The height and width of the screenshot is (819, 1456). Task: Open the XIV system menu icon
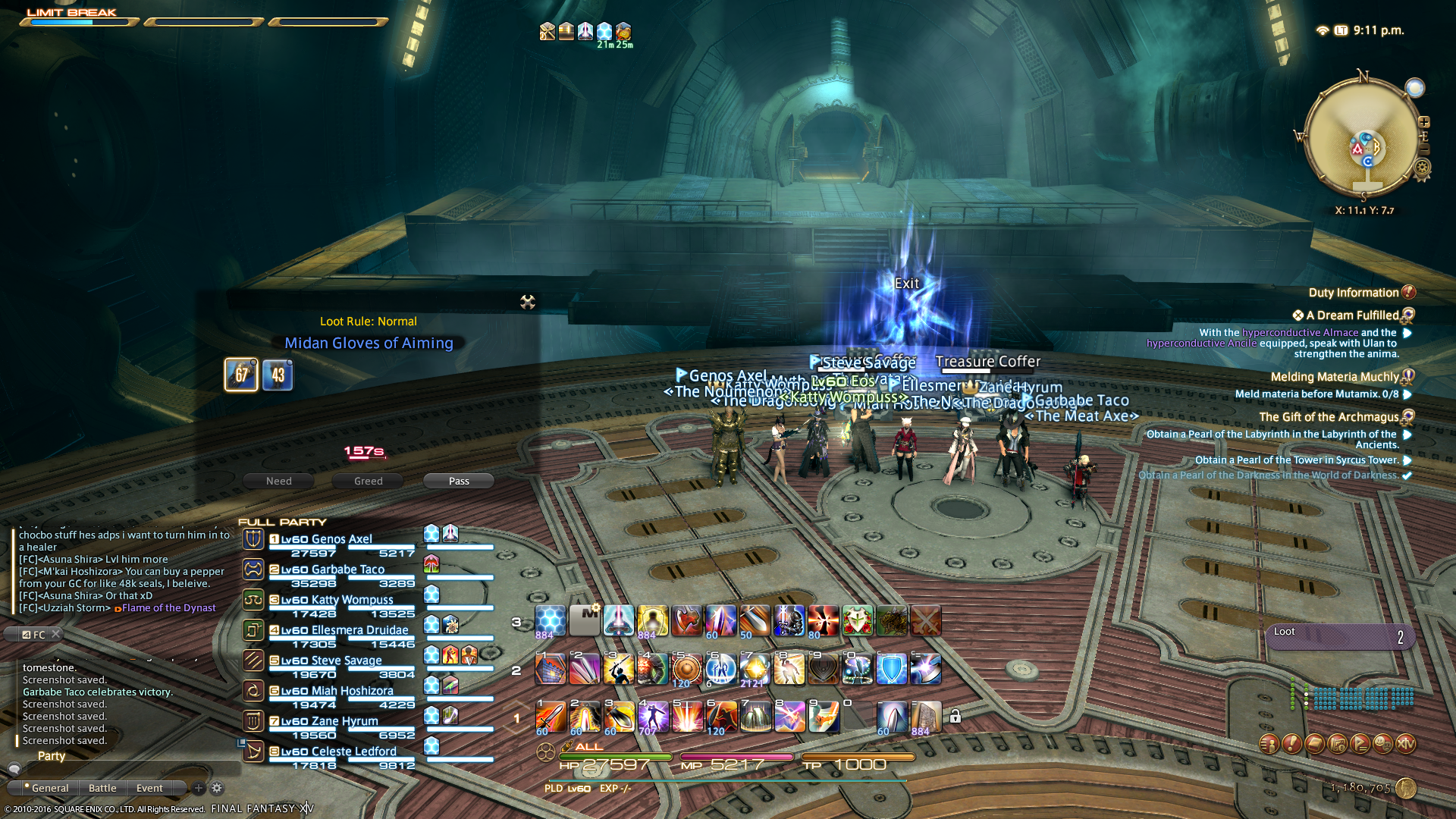tap(1405, 744)
